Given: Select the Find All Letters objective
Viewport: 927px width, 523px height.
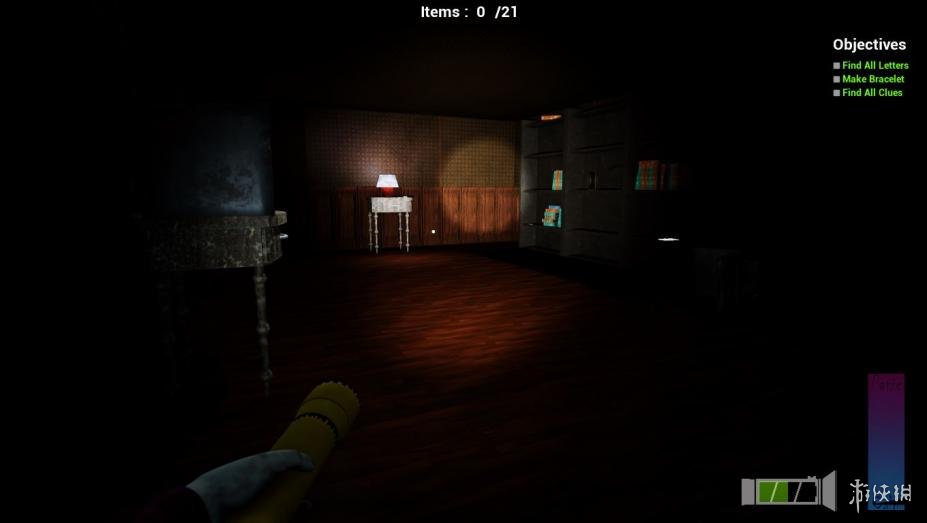Looking at the screenshot, I should [875, 66].
